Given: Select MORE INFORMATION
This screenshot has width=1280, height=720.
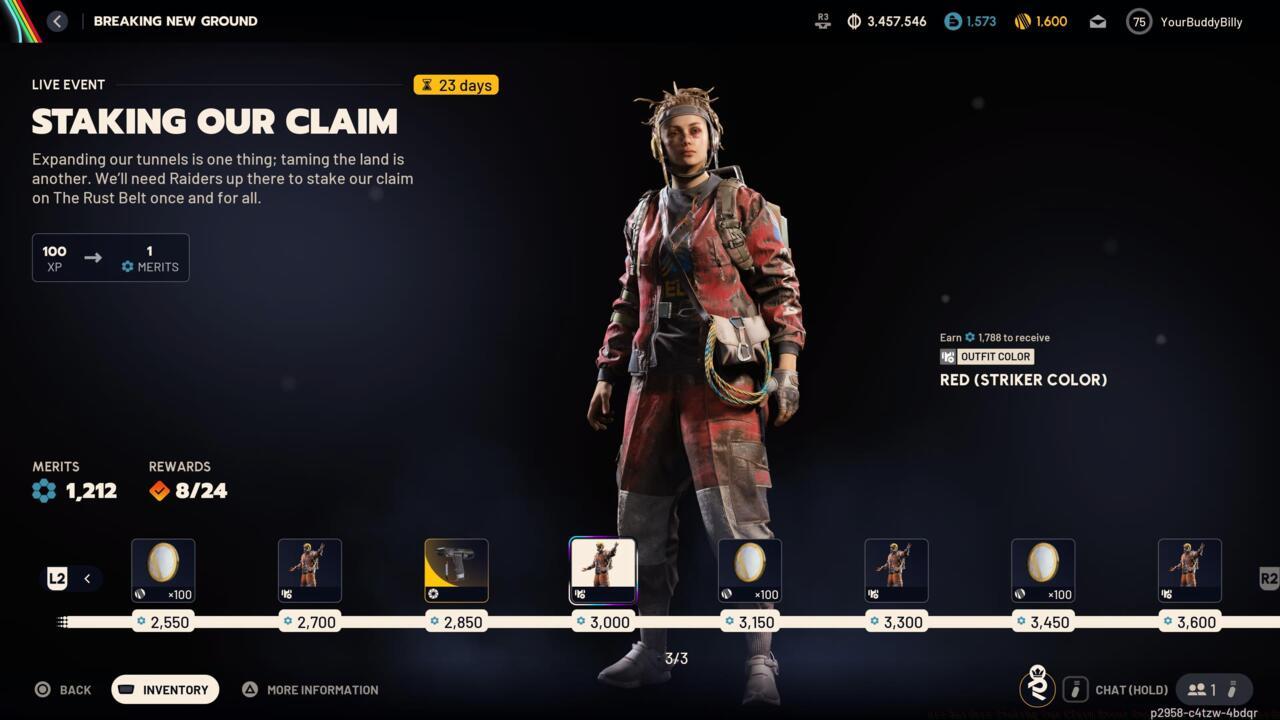Looking at the screenshot, I should click(310, 689).
